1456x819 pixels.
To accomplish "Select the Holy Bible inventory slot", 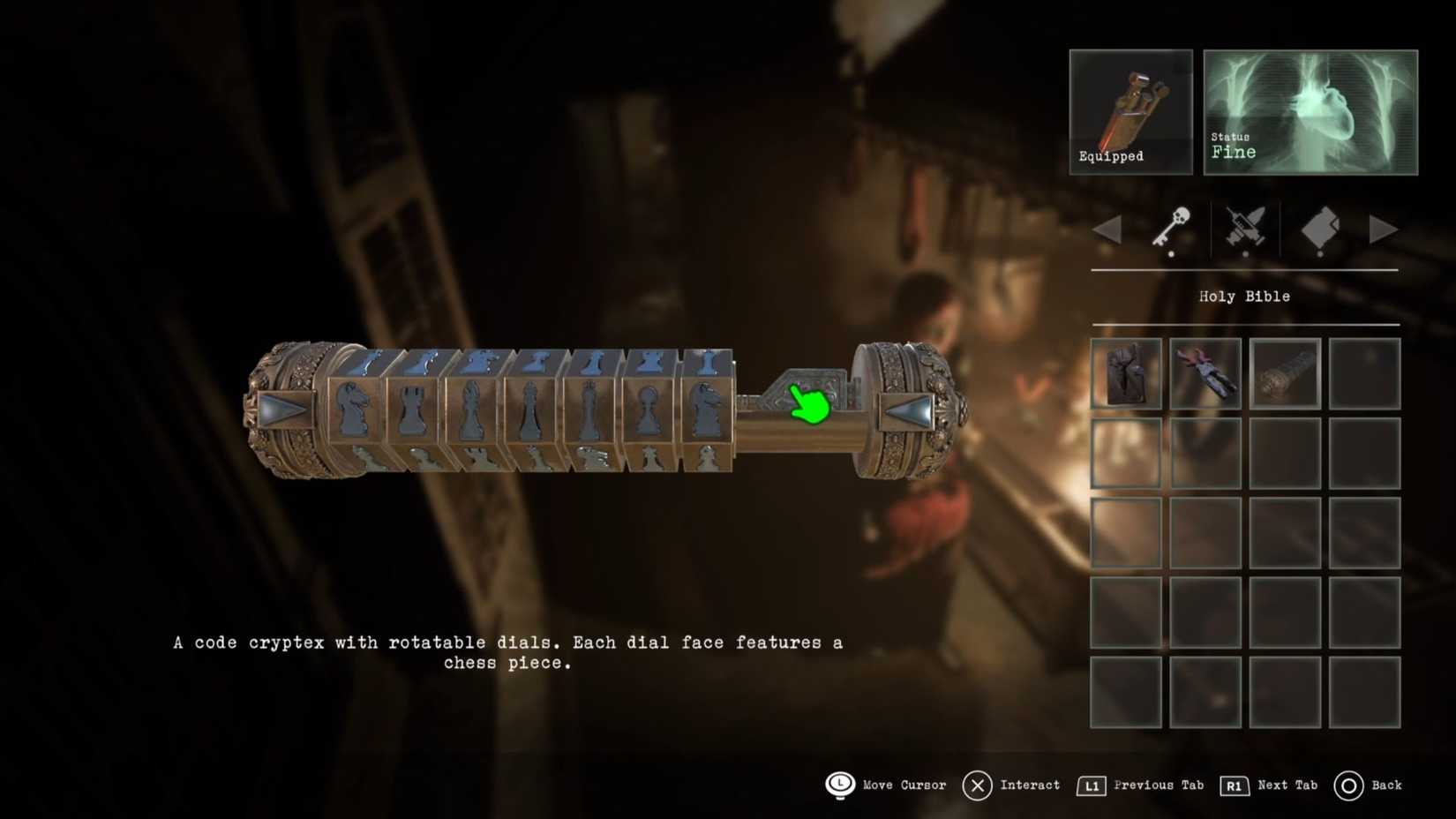I will click(x=1126, y=374).
